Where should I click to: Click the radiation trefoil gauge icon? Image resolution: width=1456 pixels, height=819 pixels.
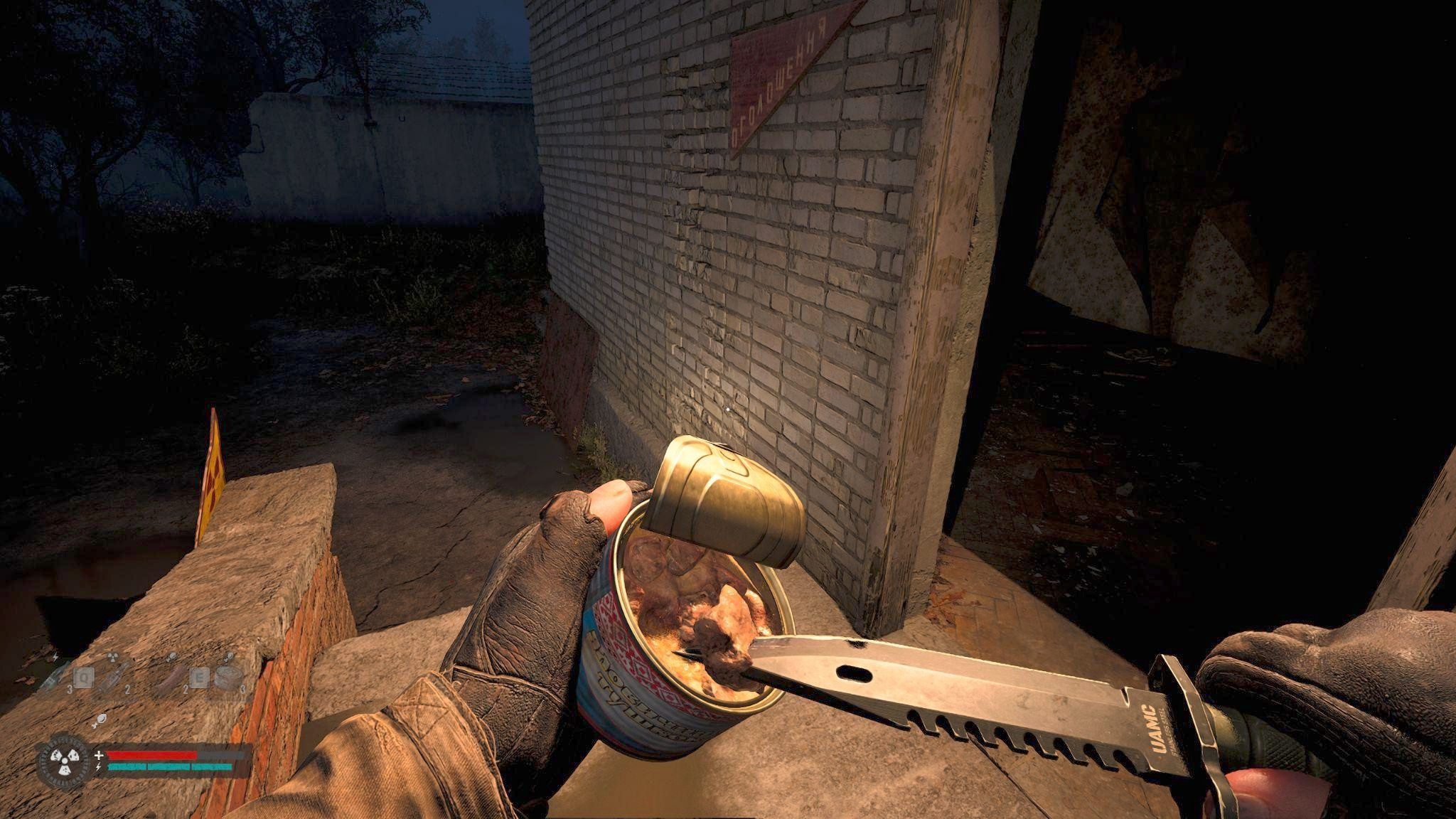tap(65, 760)
